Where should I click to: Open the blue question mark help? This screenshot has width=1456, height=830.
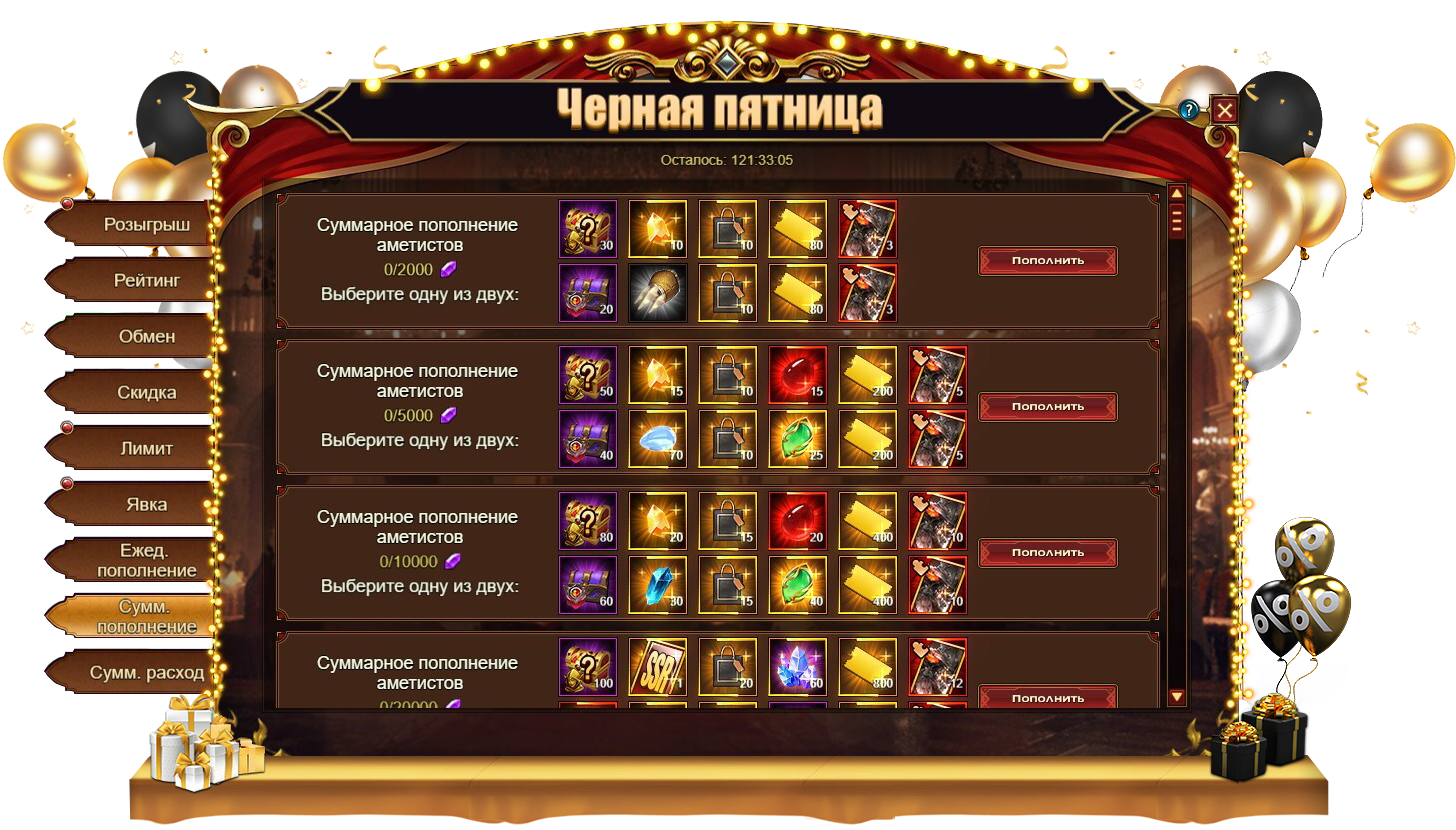(x=1189, y=110)
